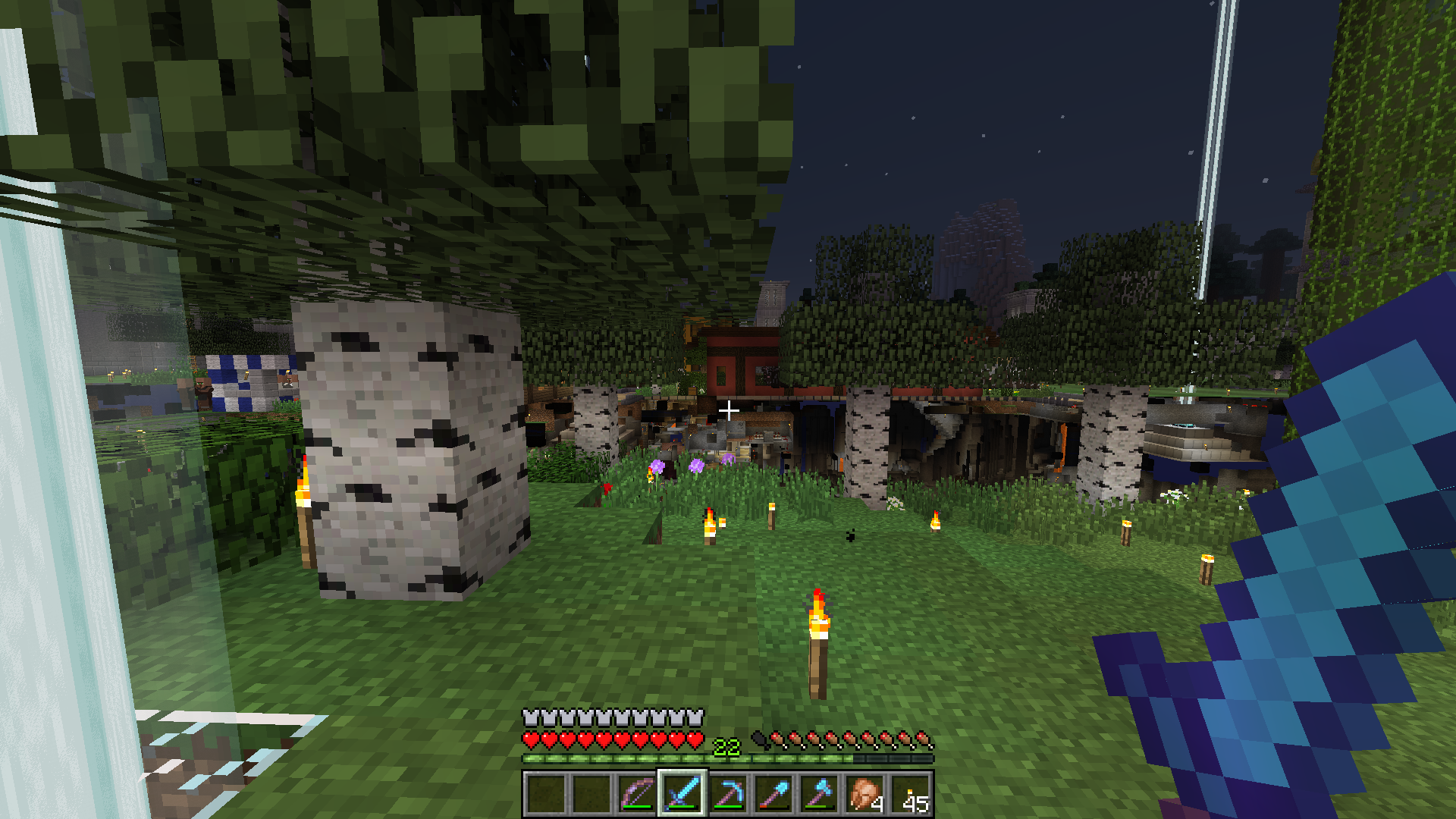Switch to the diamond pickaxe slot
This screenshot has height=819, width=1456.
tap(728, 794)
